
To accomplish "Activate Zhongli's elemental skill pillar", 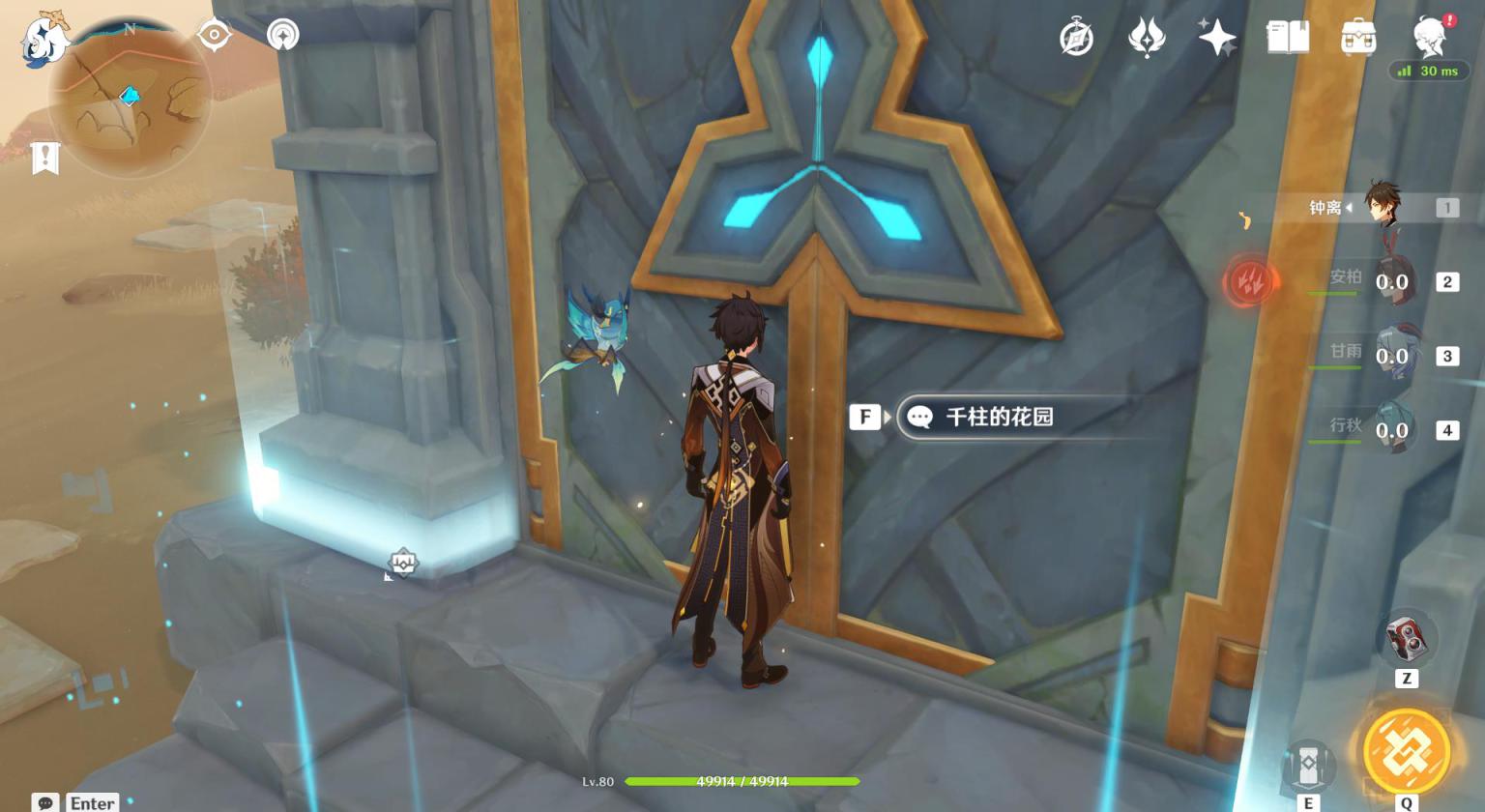I will click(x=1308, y=767).
